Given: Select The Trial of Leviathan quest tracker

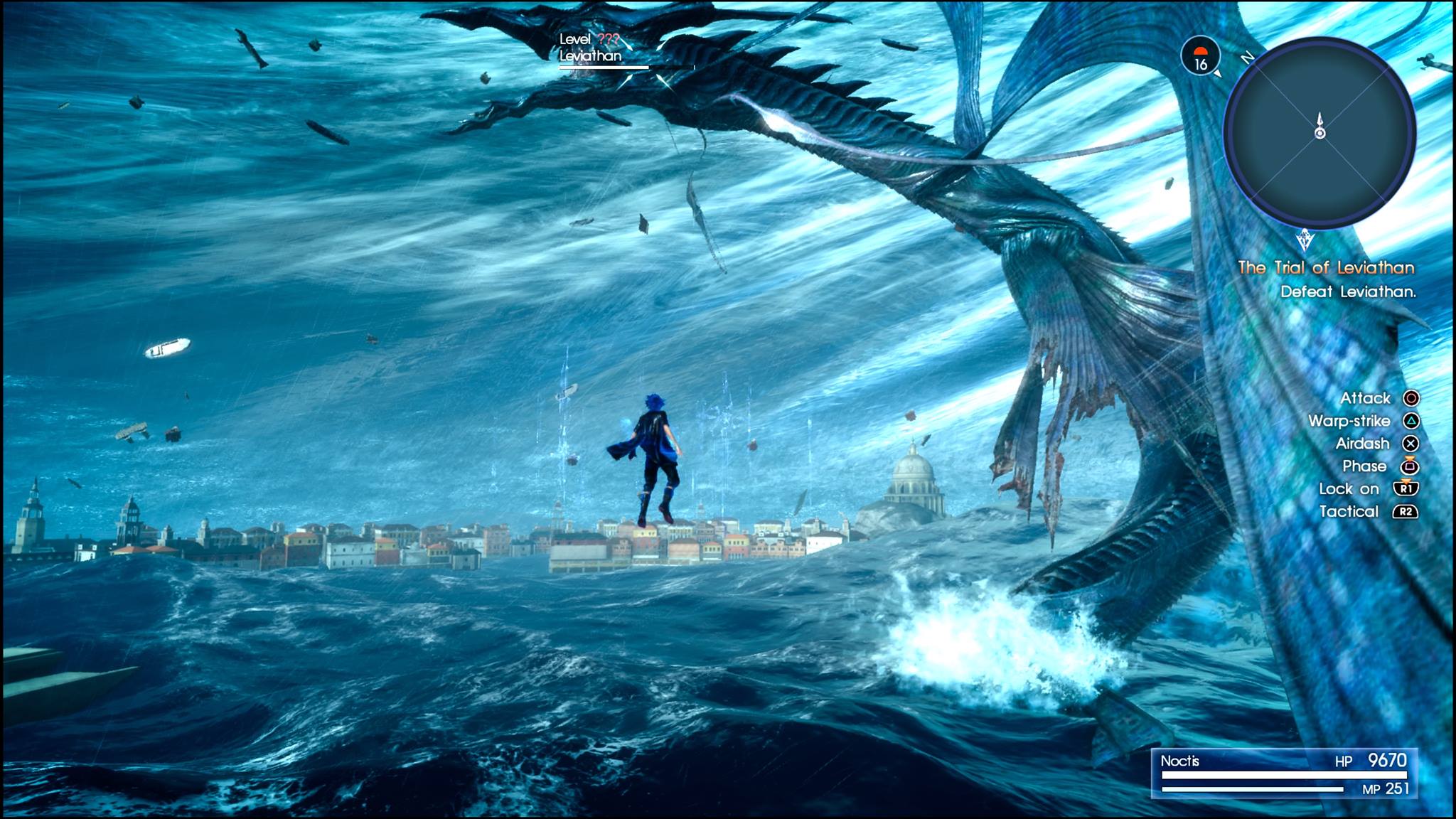Looking at the screenshot, I should (x=1326, y=268).
